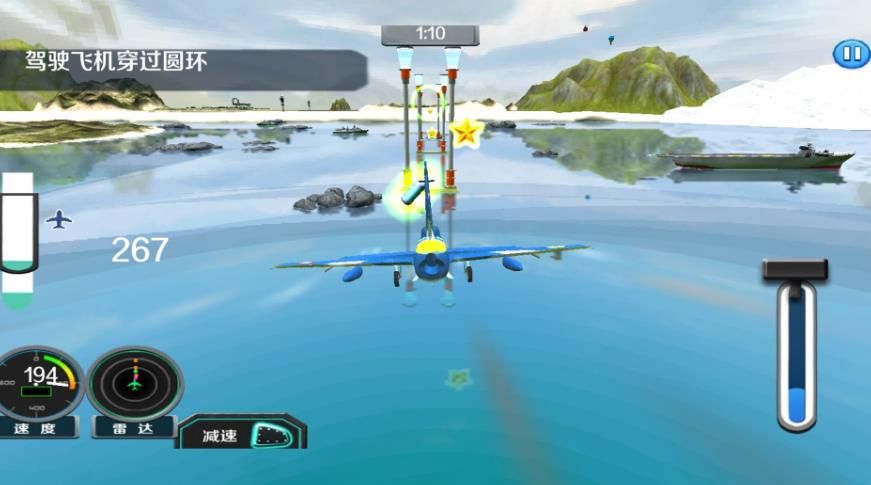Tap the 减速 decelerate button
This screenshot has height=485, width=871.
coord(242,433)
